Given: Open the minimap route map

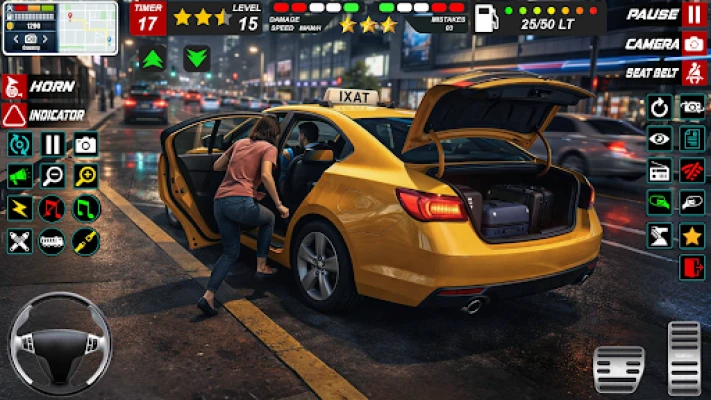Looking at the screenshot, I should (x=59, y=27).
